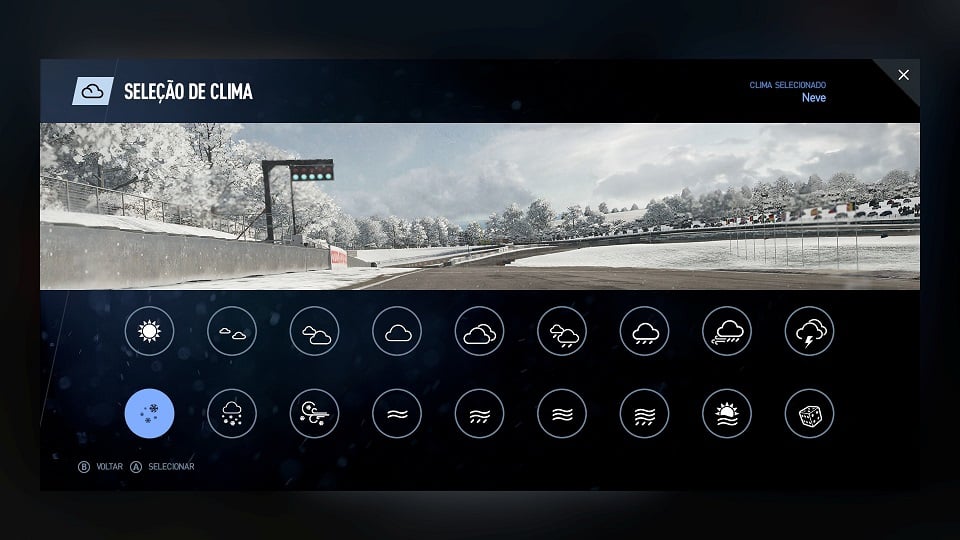Select the clear sunny weather icon
Screen dimensions: 960x540
click(x=150, y=331)
